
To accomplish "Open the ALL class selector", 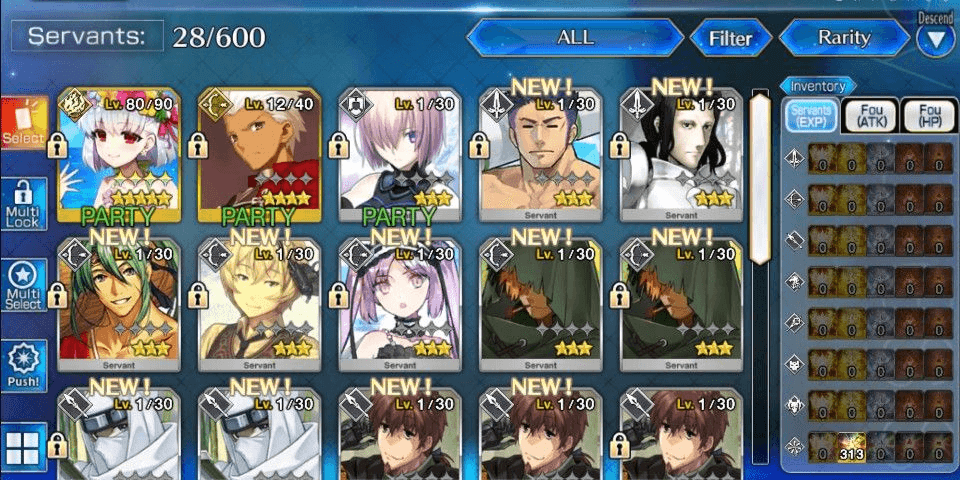I will coord(574,39).
